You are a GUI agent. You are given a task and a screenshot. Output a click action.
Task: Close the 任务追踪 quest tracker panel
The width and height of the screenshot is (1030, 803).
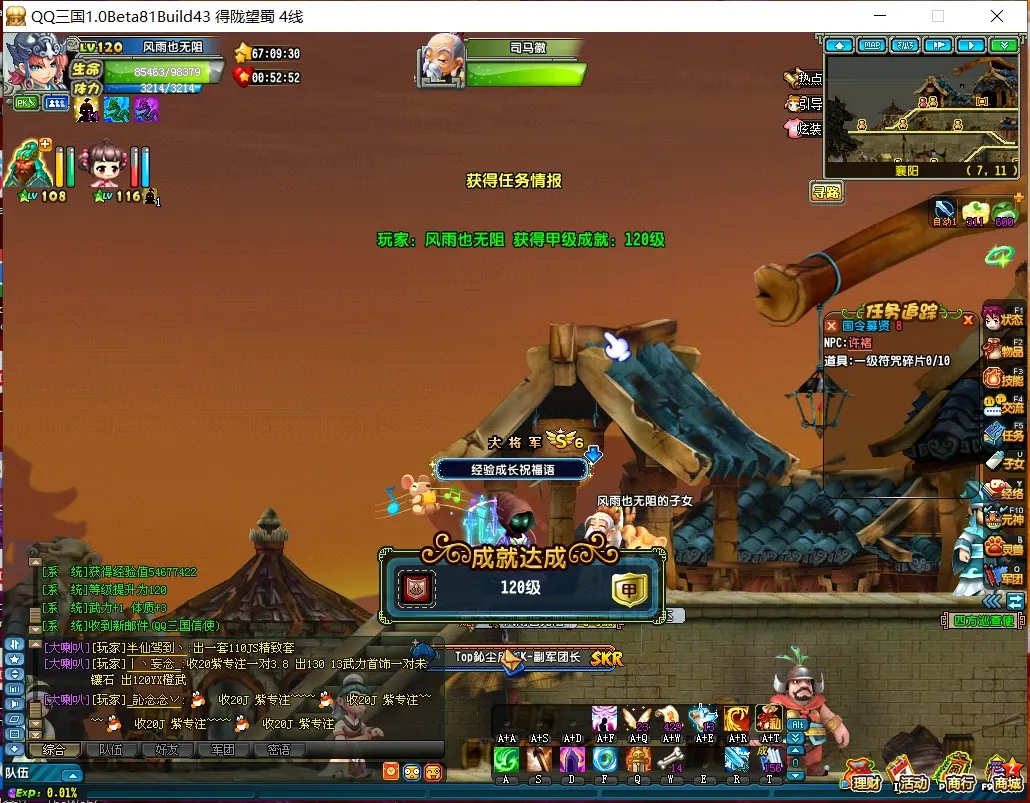click(968, 320)
